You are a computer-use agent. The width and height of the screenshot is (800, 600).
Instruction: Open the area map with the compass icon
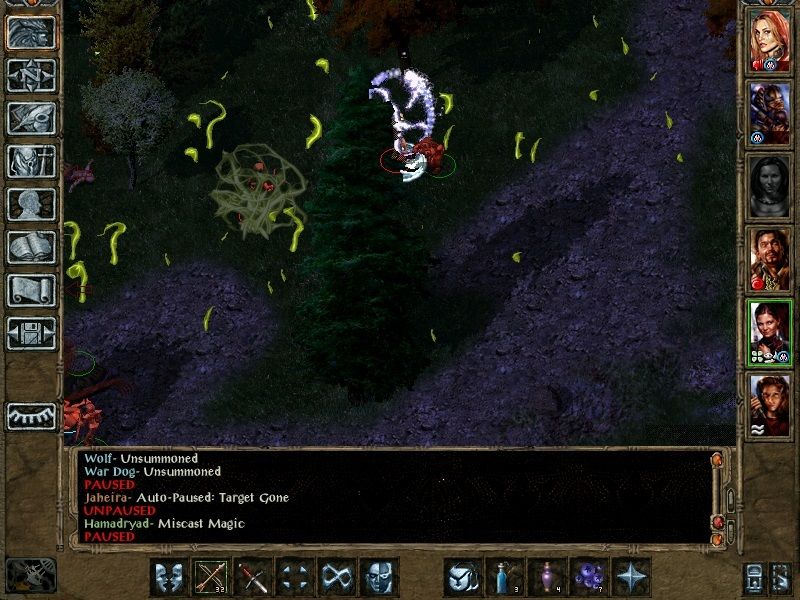point(31,75)
